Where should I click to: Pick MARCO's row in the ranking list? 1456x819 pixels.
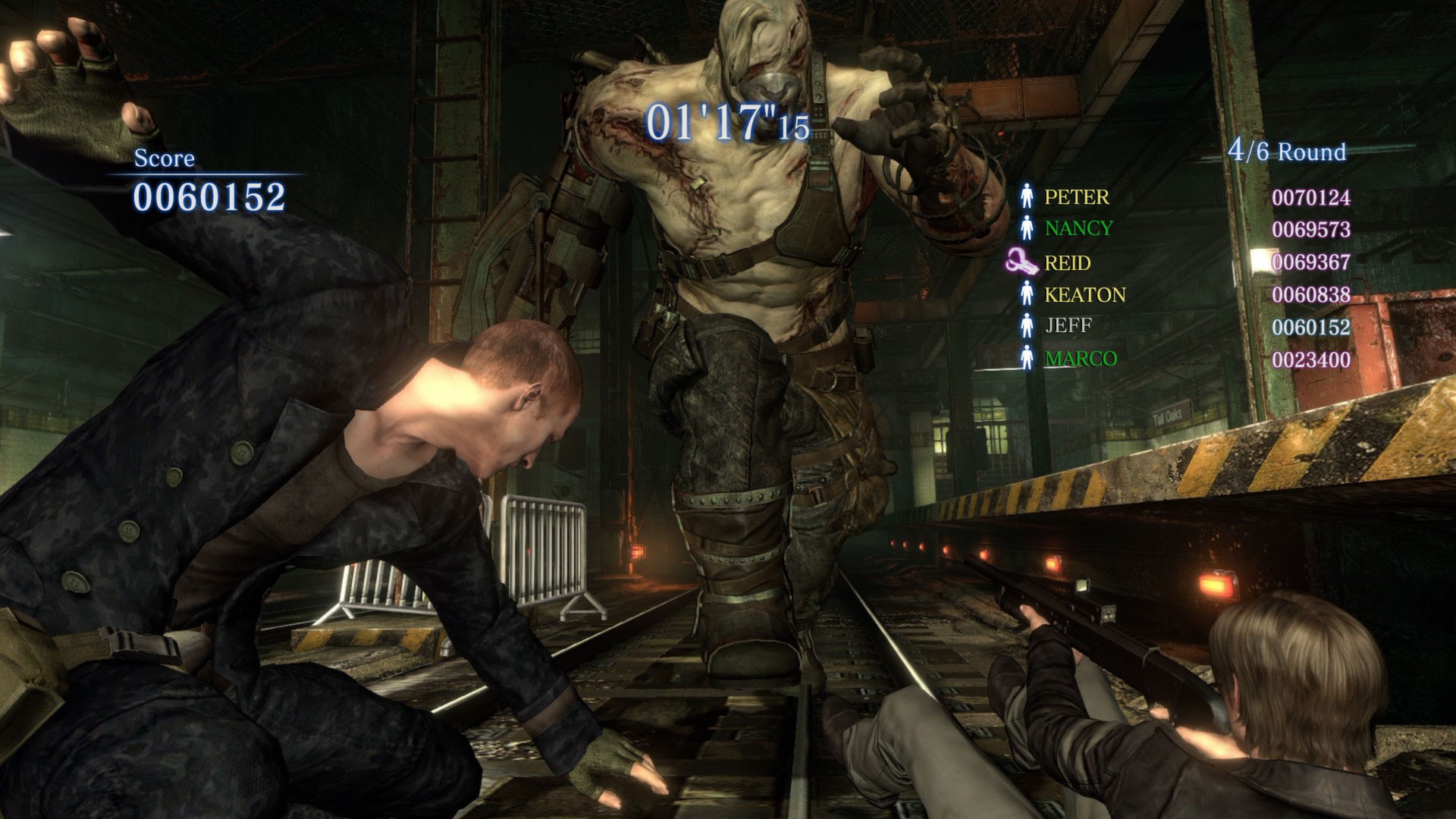click(1080, 359)
